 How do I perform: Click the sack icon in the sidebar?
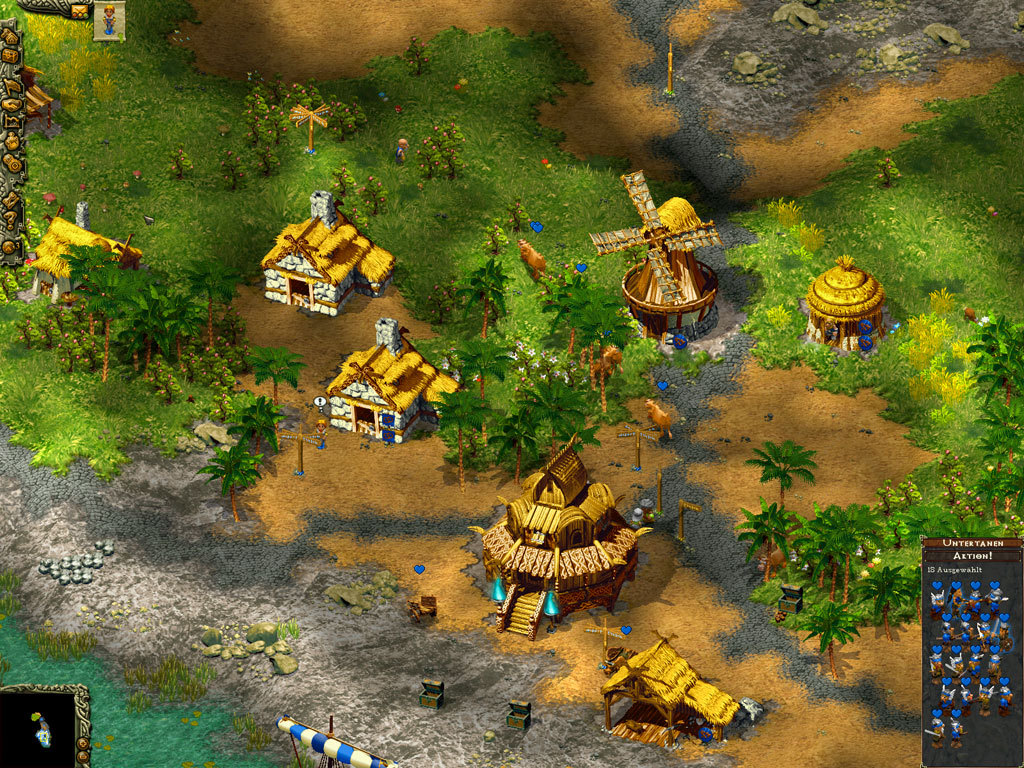tap(12, 142)
